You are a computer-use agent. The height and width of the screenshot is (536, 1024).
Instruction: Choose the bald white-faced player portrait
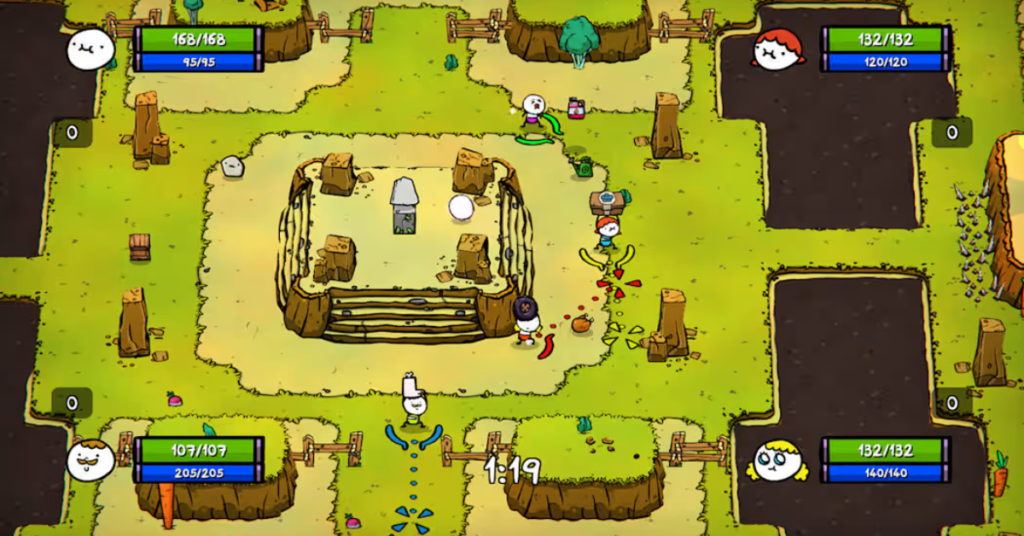click(x=90, y=48)
